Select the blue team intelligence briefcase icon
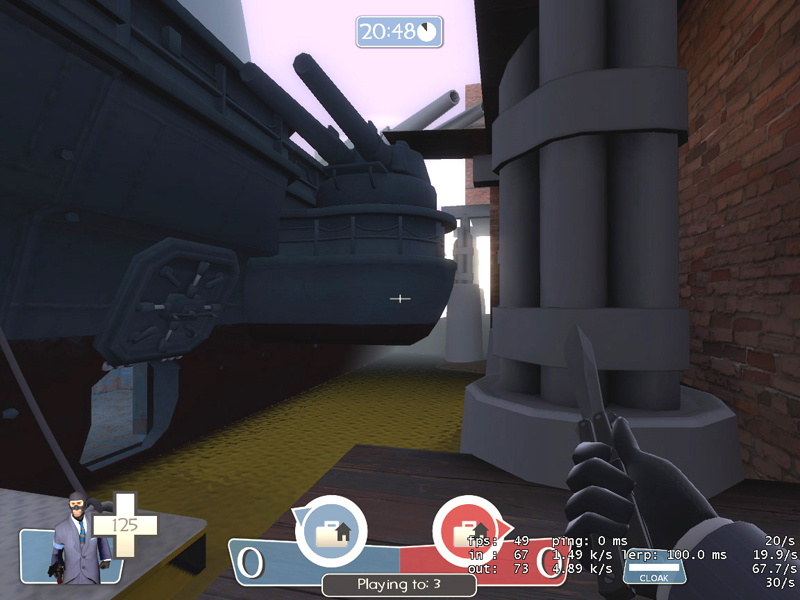 coord(330,530)
